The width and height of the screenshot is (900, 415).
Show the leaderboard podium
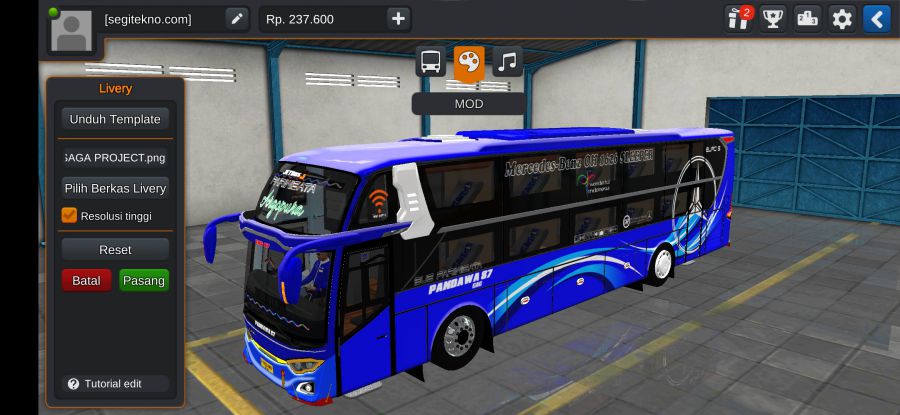pos(808,19)
